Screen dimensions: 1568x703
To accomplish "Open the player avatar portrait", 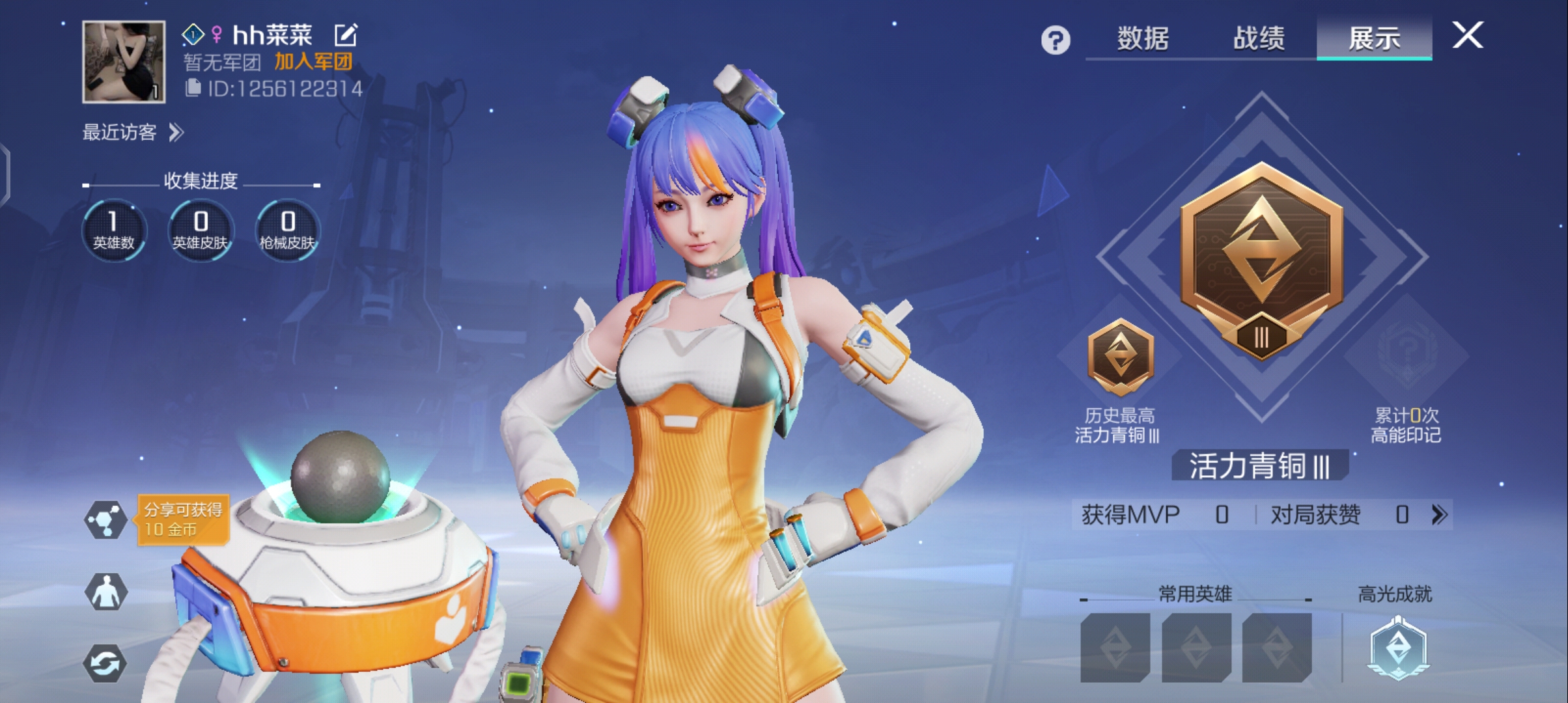I will 124,62.
